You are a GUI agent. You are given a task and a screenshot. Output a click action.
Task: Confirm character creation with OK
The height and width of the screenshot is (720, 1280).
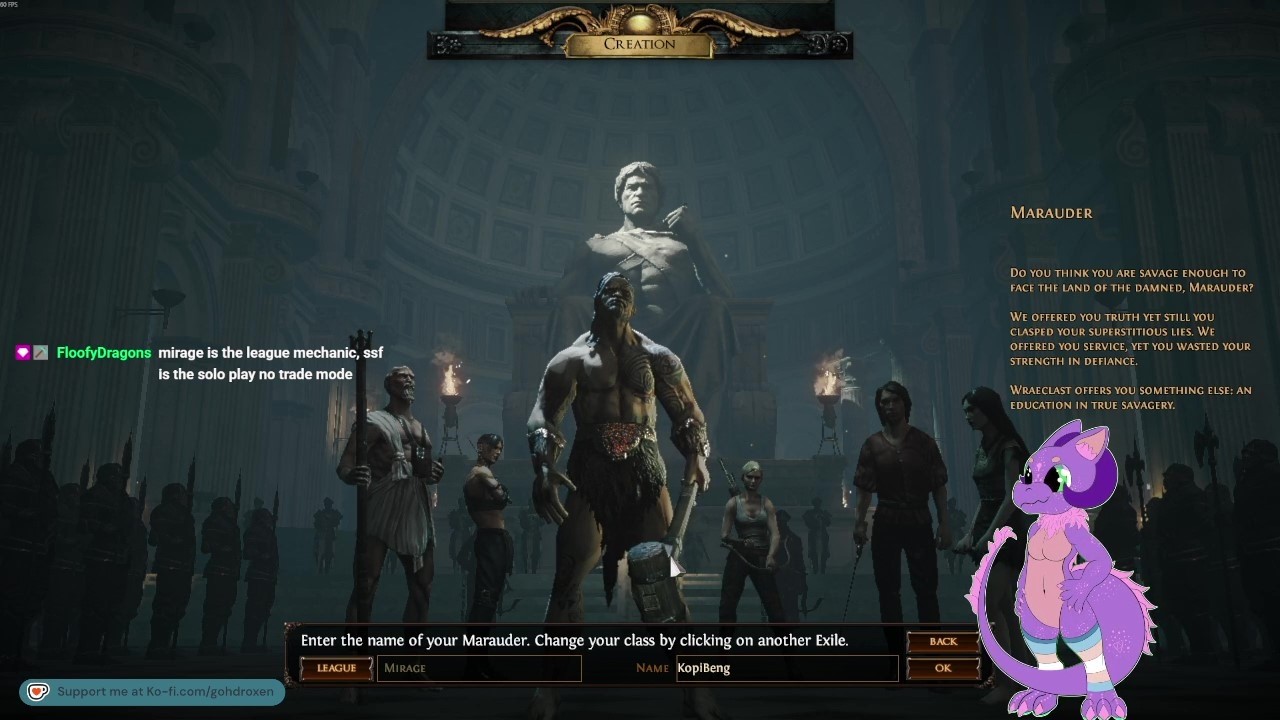pos(942,668)
